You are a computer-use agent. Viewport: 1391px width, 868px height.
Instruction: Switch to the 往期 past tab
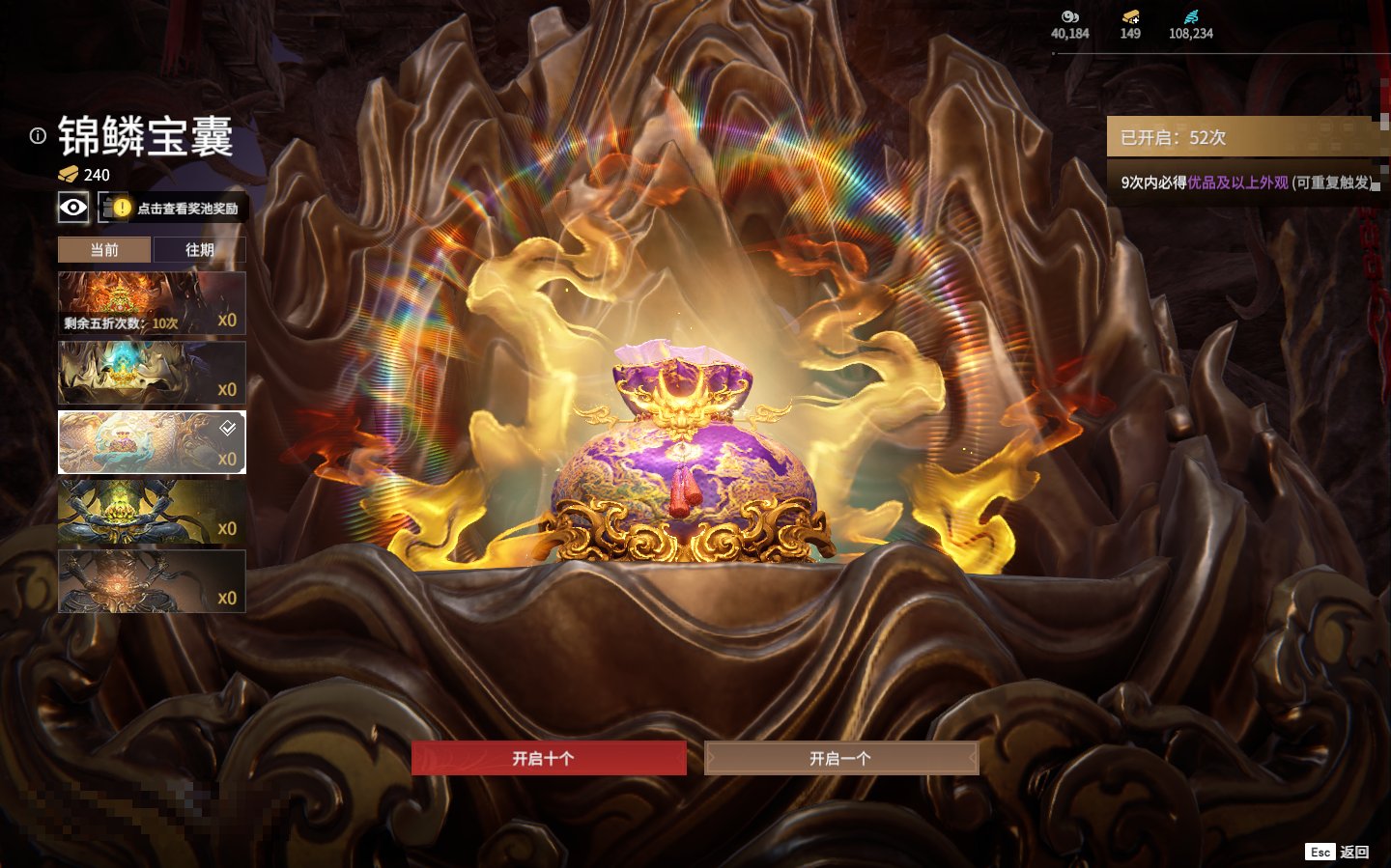click(x=200, y=250)
